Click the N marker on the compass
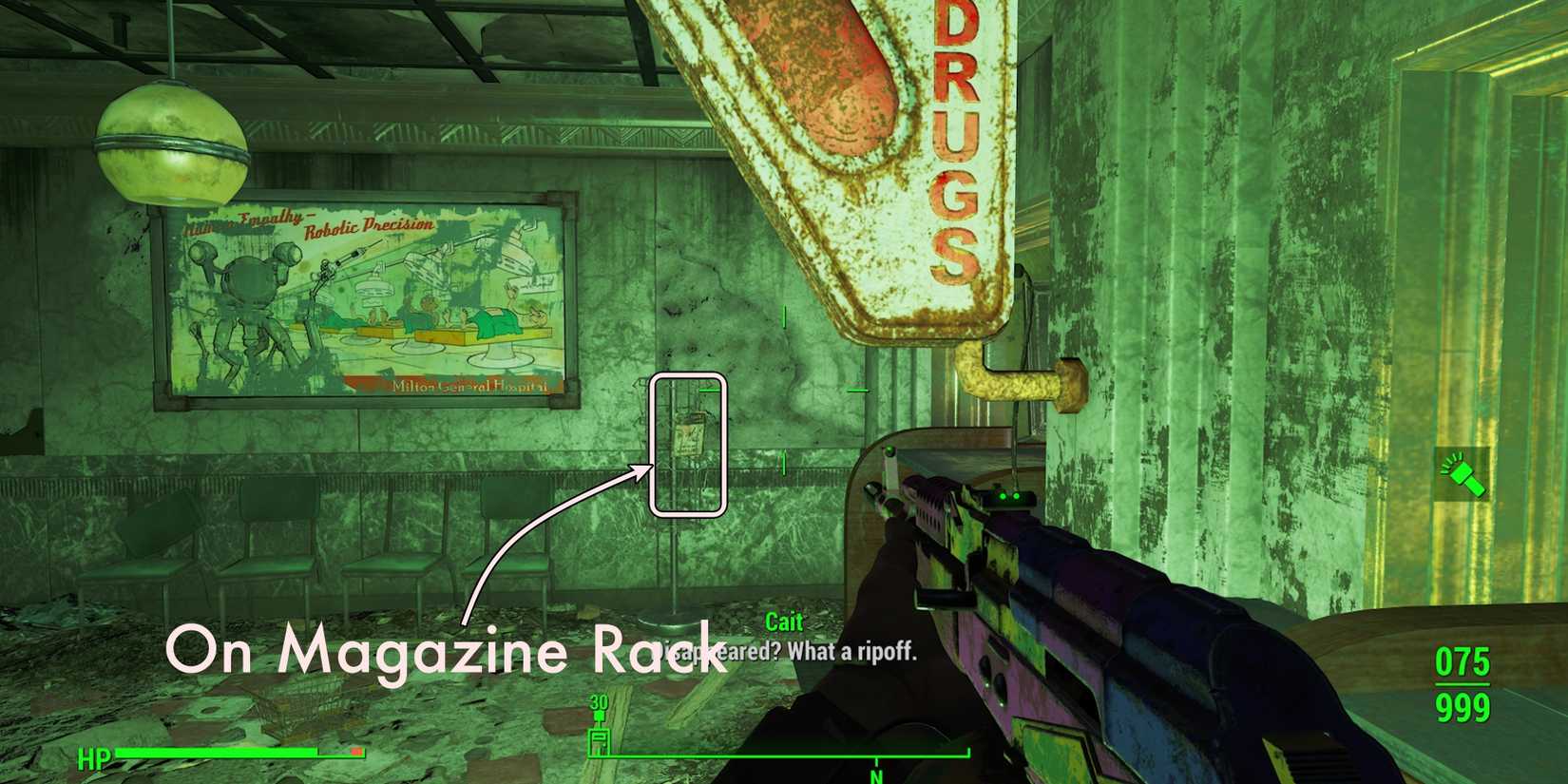This screenshot has height=784, width=1568. tap(875, 776)
